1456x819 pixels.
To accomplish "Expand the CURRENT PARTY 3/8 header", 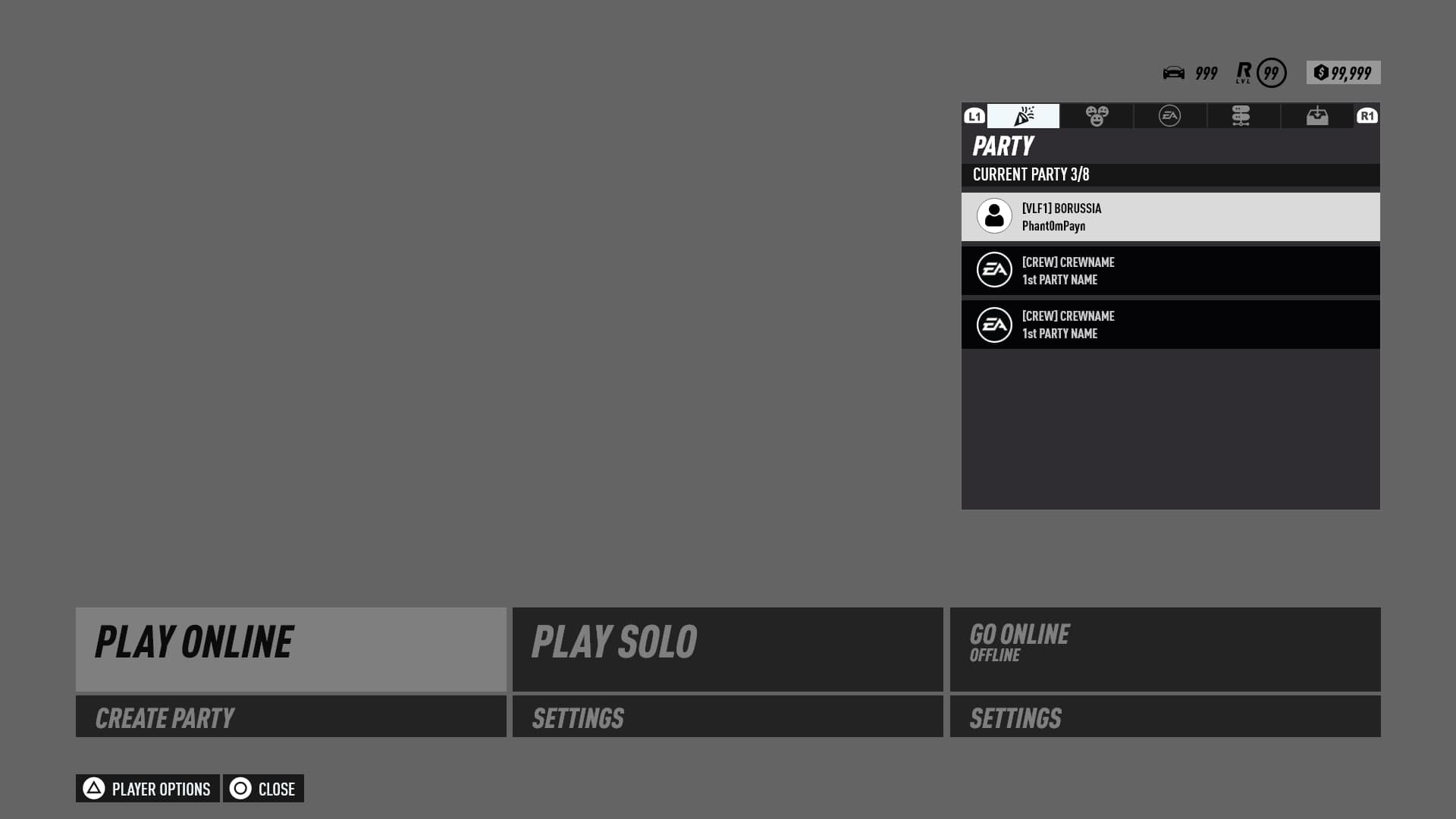I will (x=1170, y=174).
